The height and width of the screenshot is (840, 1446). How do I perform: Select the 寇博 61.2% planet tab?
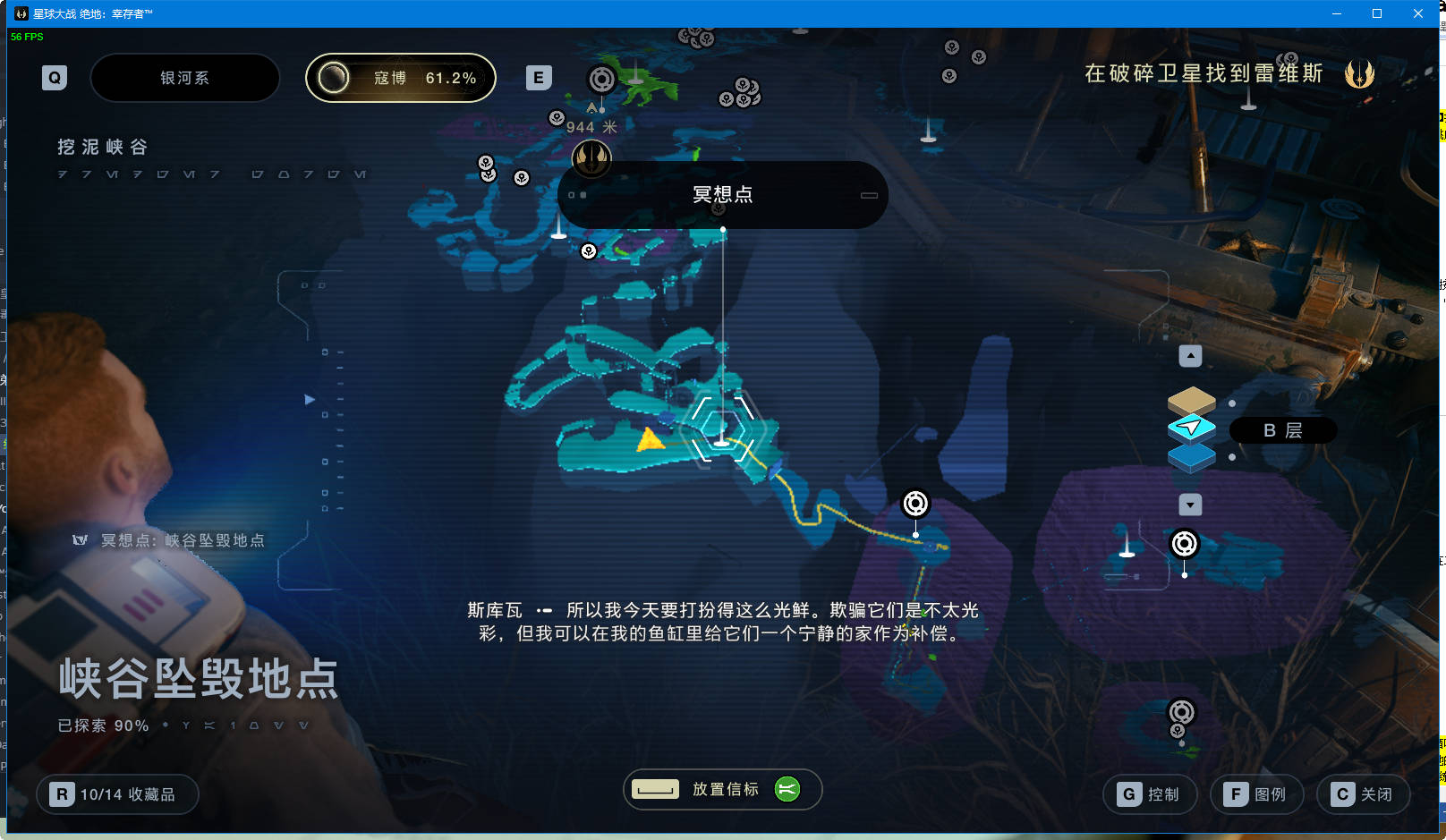(x=400, y=78)
